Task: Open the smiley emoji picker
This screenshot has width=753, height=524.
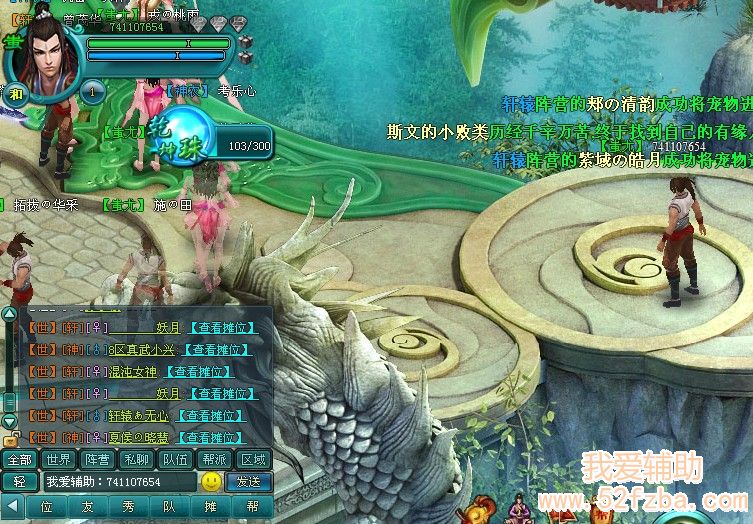Action: pyautogui.click(x=211, y=482)
